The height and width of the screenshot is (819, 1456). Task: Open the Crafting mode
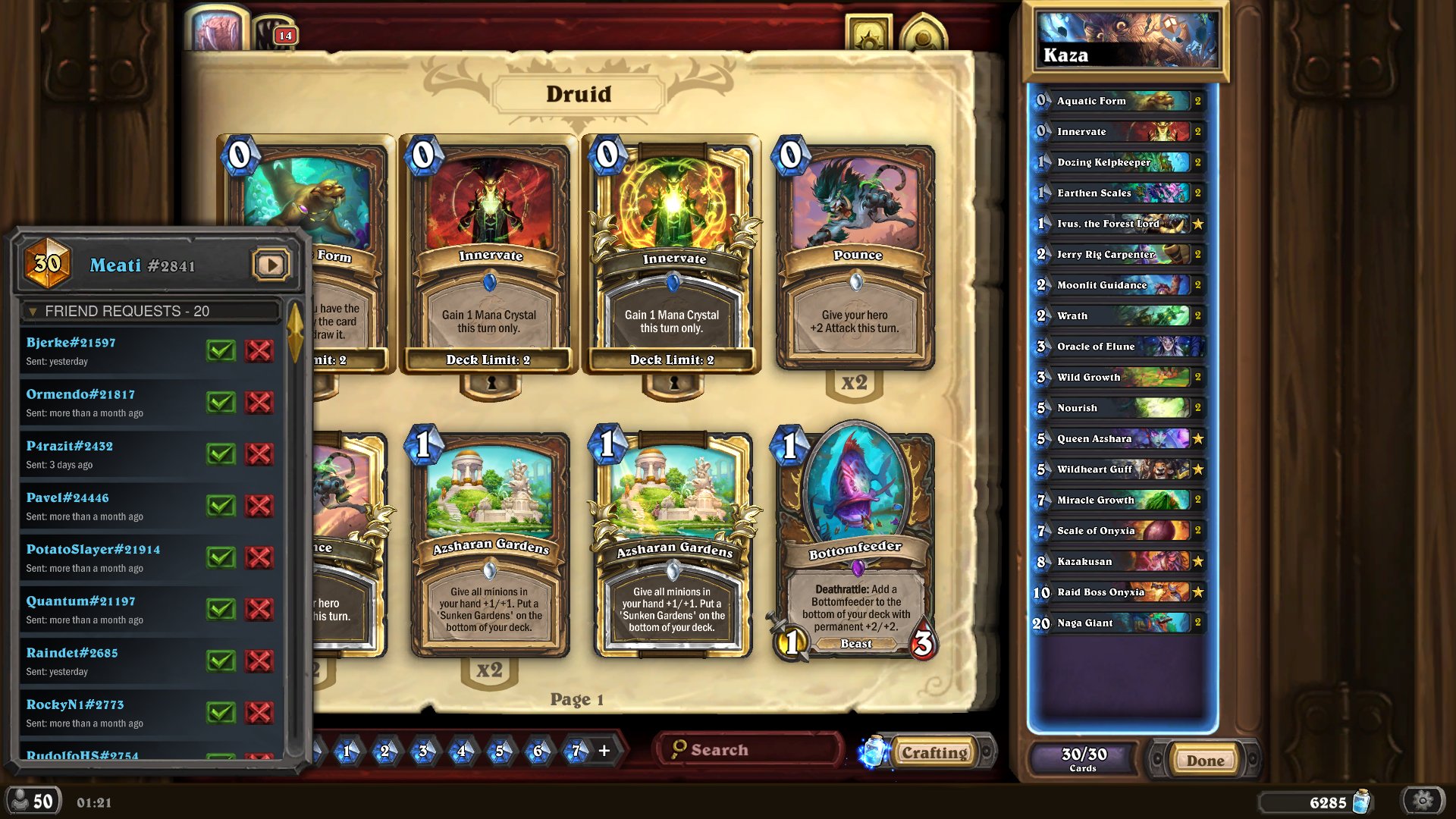(x=934, y=753)
